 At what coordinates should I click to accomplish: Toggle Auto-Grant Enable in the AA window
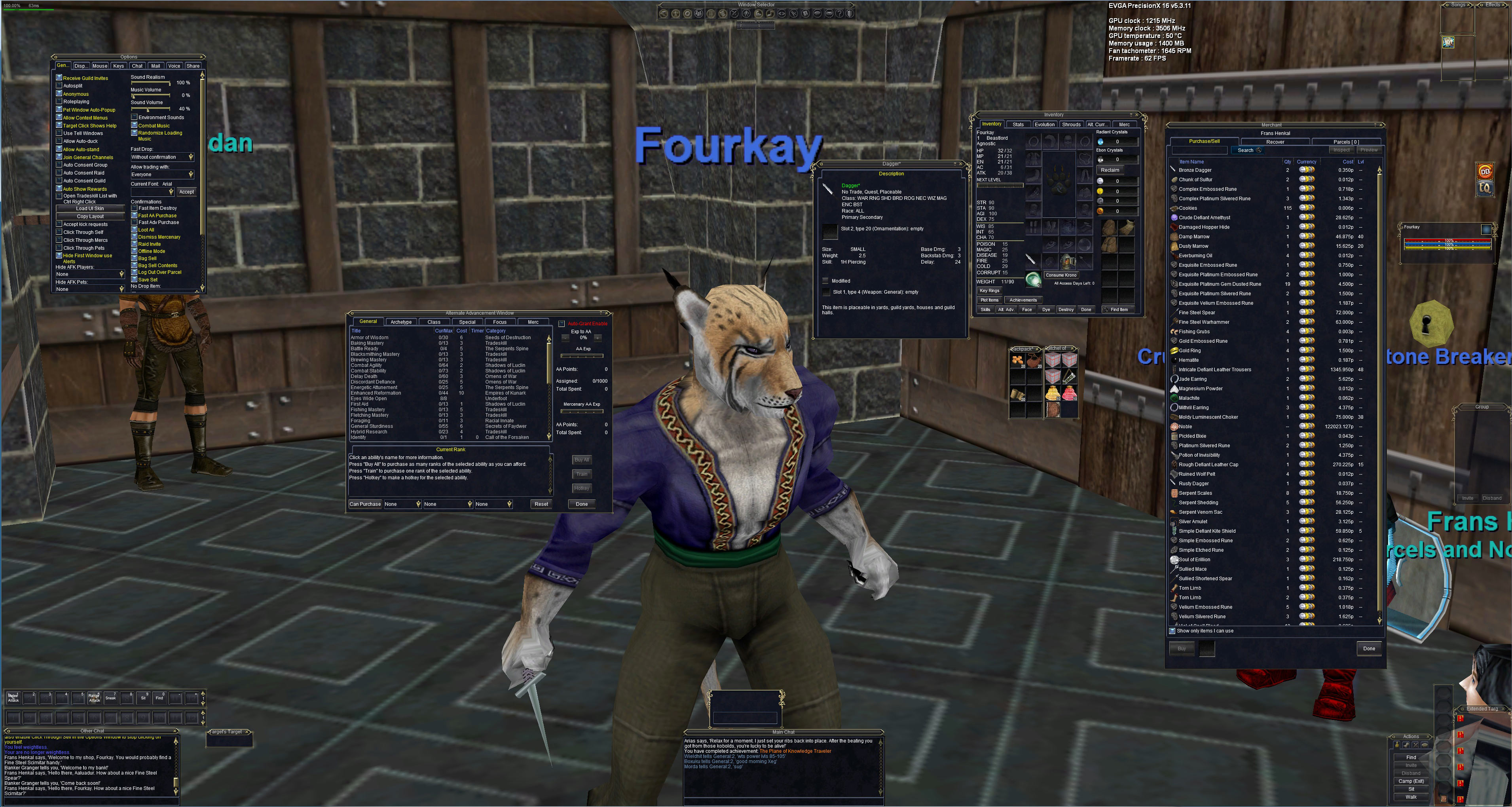point(562,323)
